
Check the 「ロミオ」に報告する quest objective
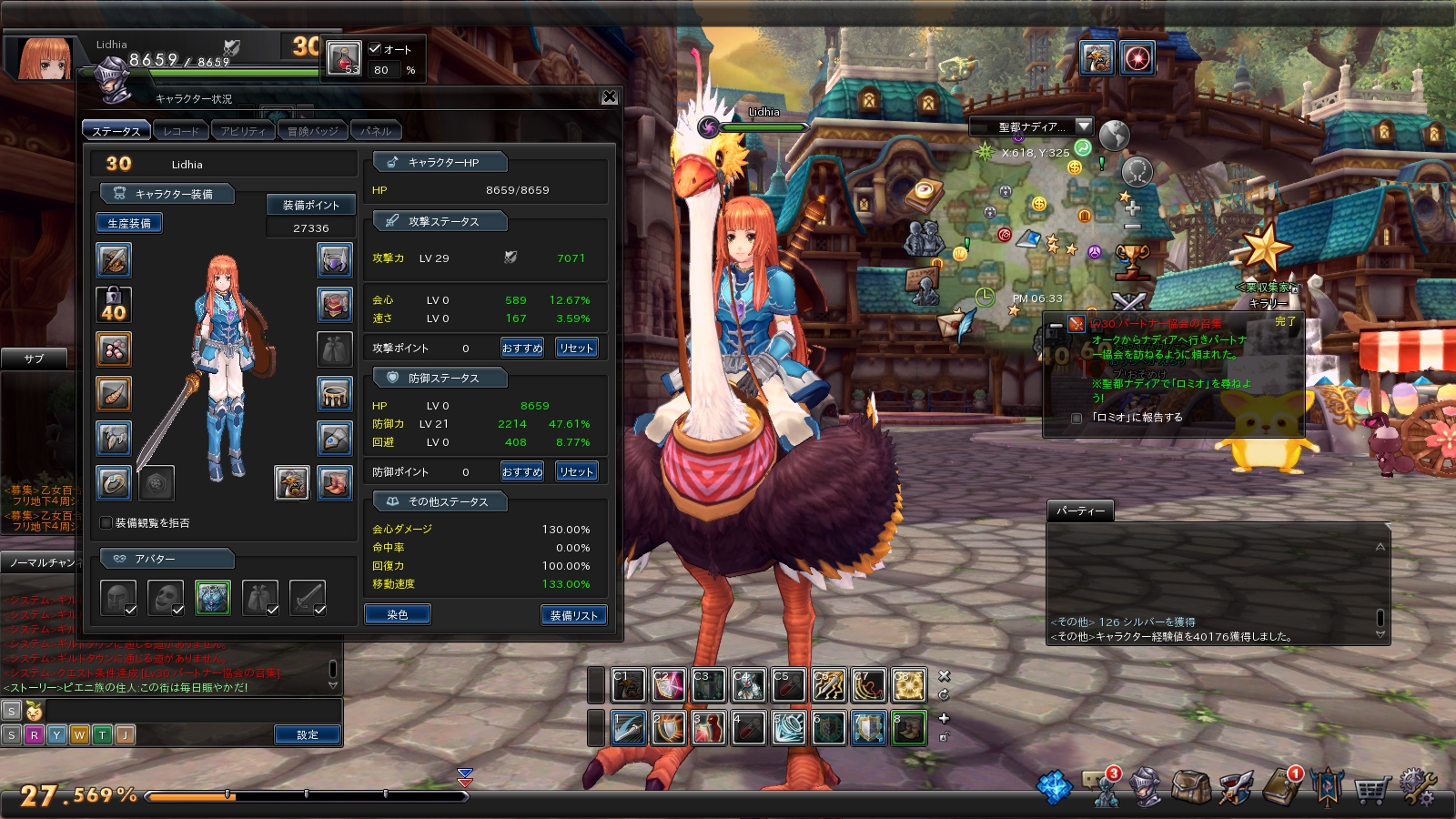click(1077, 418)
